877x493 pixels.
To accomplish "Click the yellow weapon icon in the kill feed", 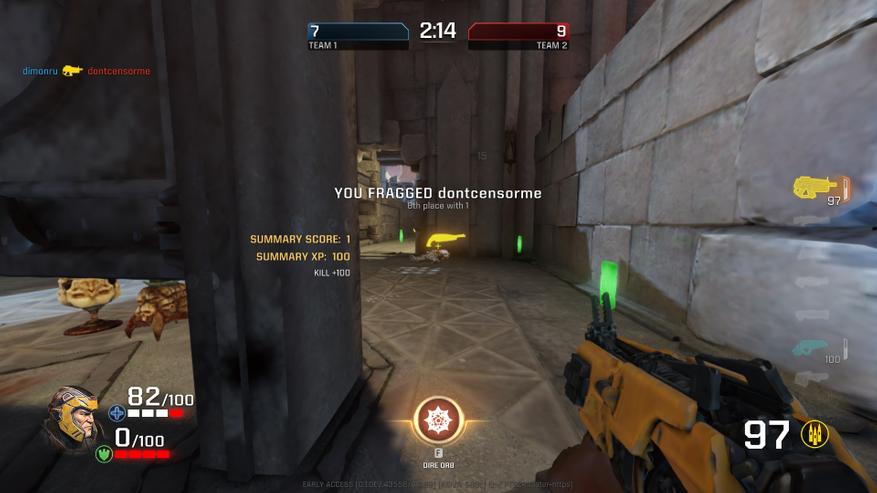I will [x=72, y=71].
